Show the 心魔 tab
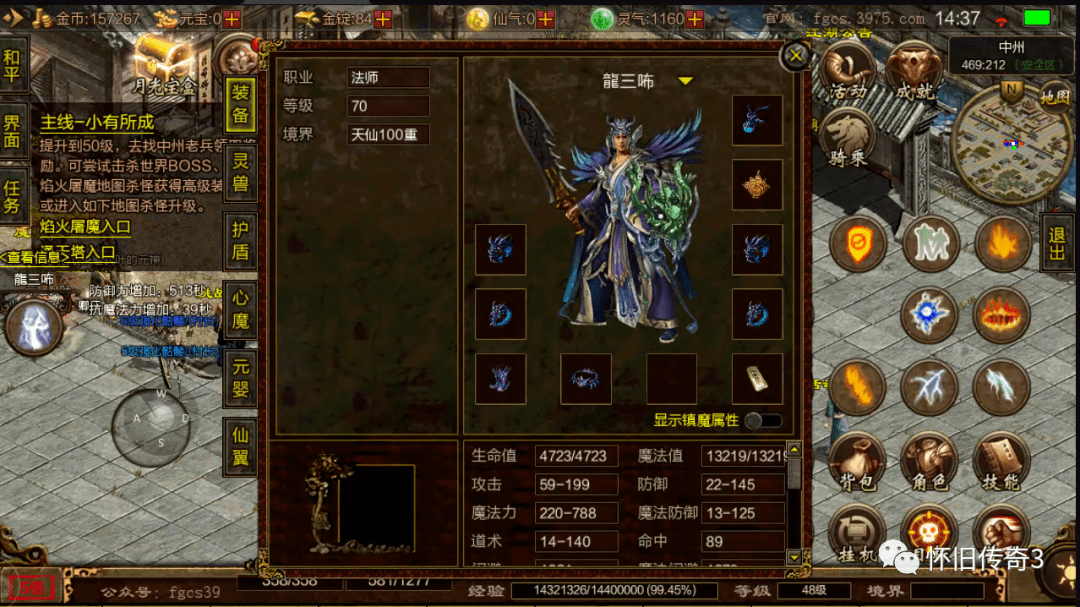 click(241, 309)
